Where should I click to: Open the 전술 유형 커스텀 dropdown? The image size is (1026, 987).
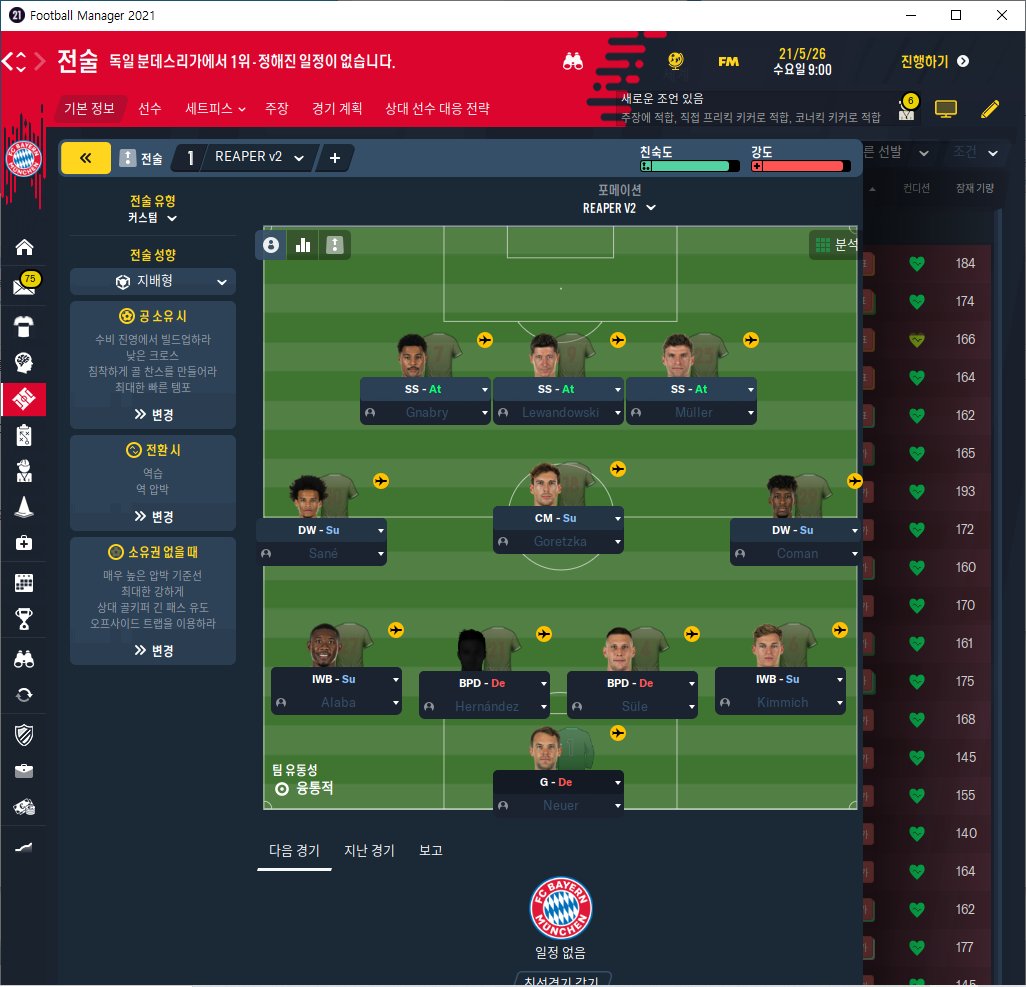(x=153, y=217)
